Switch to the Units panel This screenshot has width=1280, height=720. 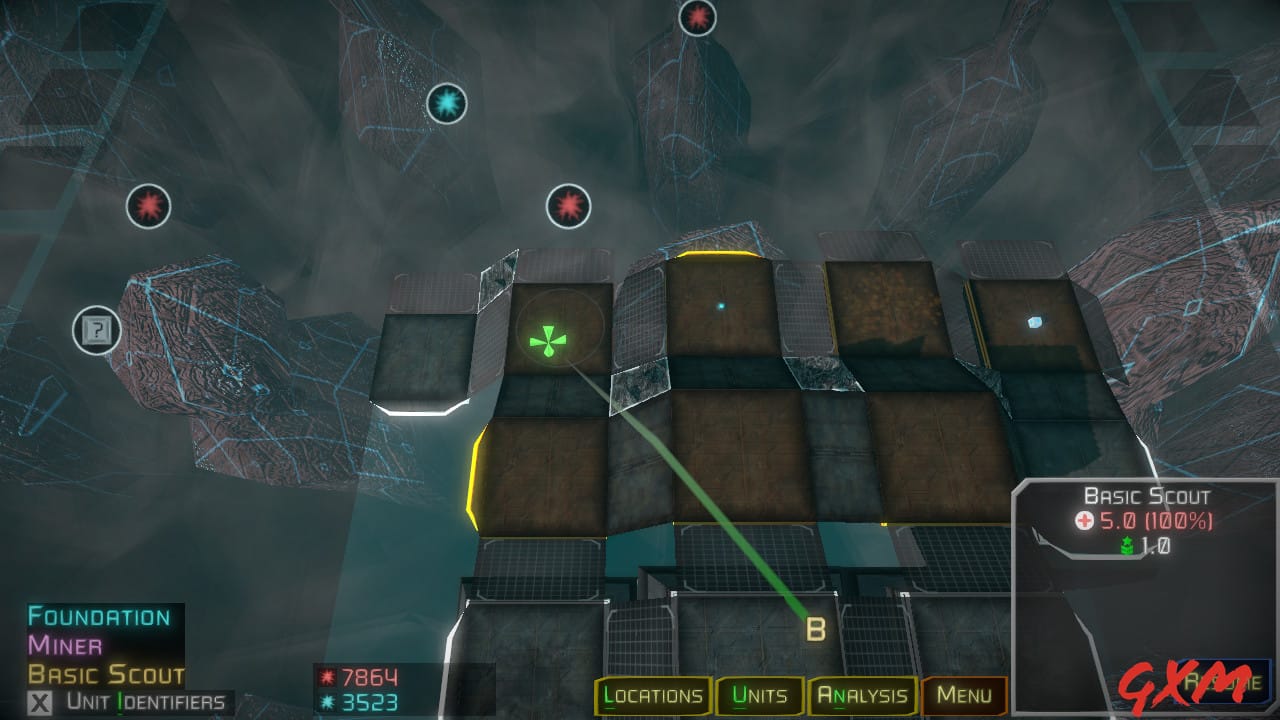(x=761, y=694)
